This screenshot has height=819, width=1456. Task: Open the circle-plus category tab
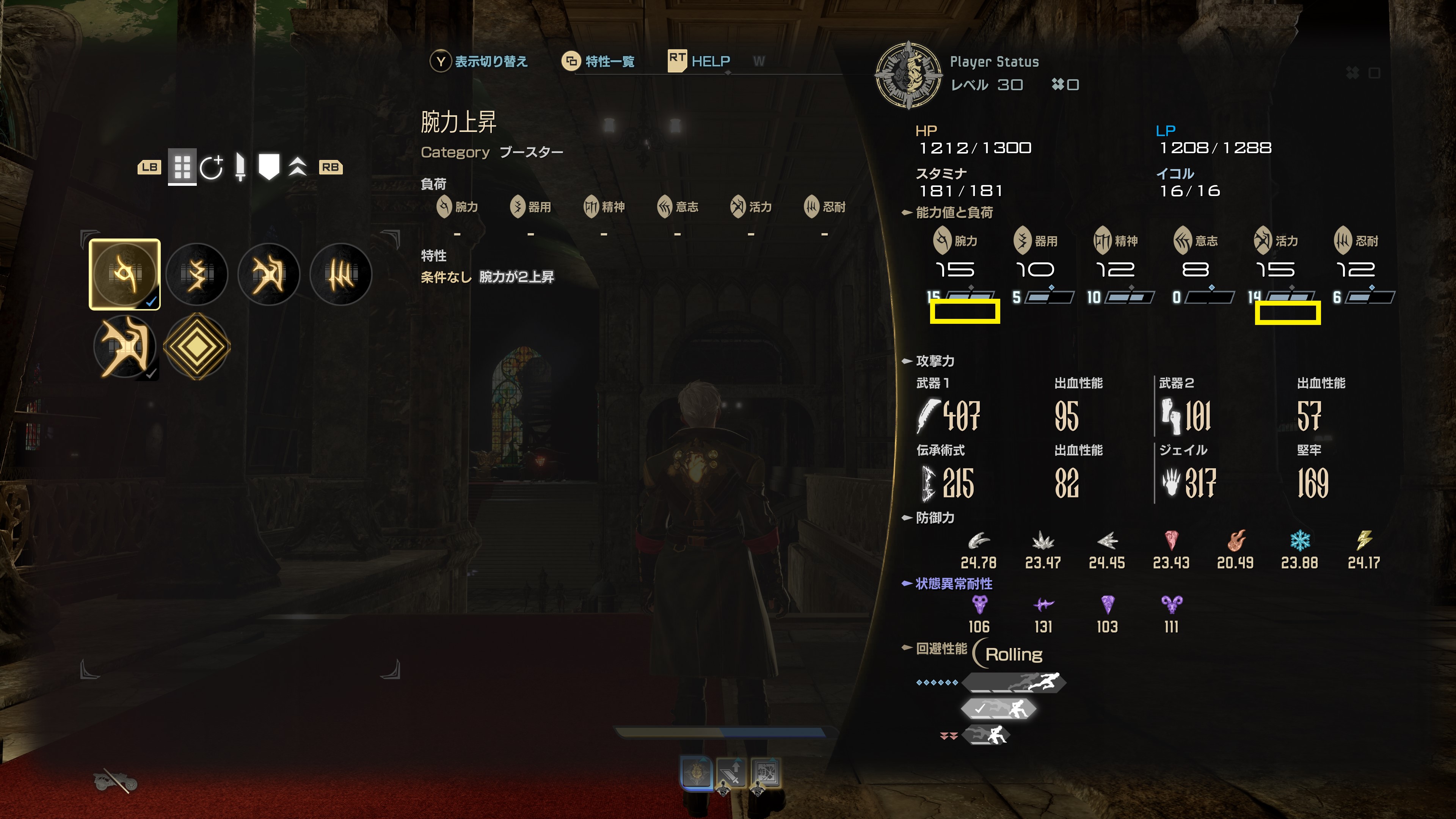coord(212,167)
